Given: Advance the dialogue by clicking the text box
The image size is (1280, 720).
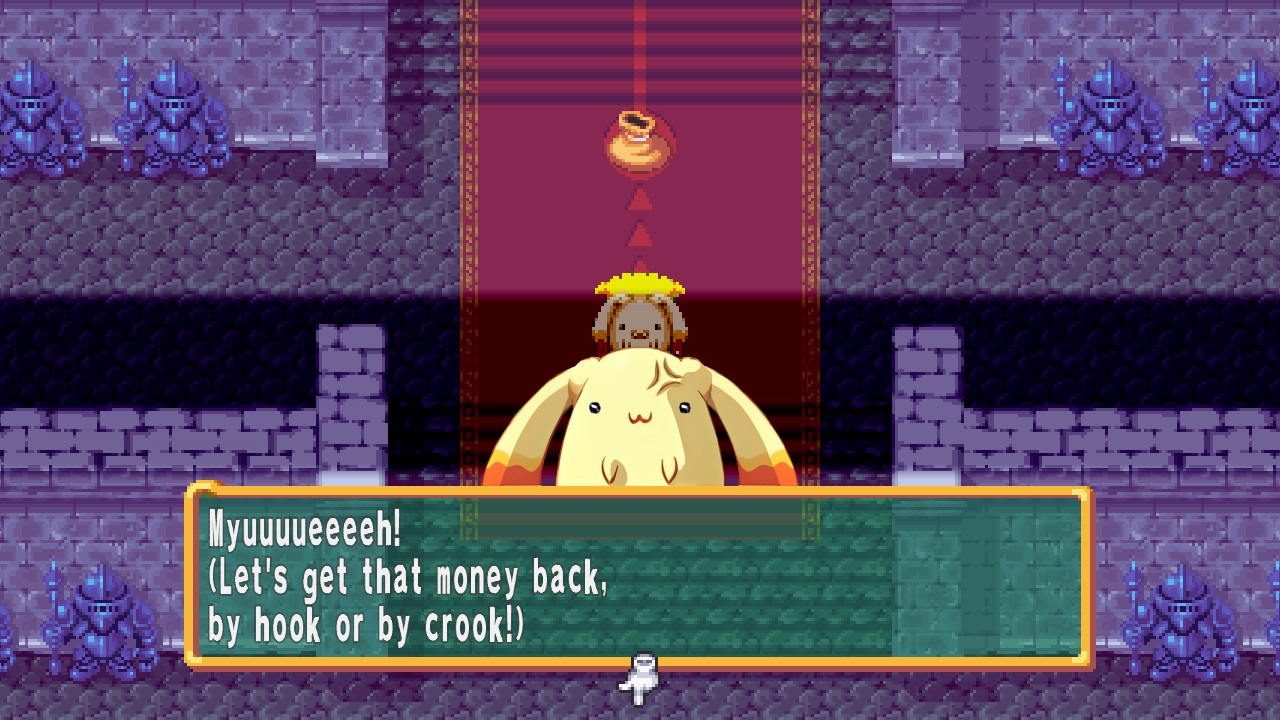Looking at the screenshot, I should tap(640, 580).
